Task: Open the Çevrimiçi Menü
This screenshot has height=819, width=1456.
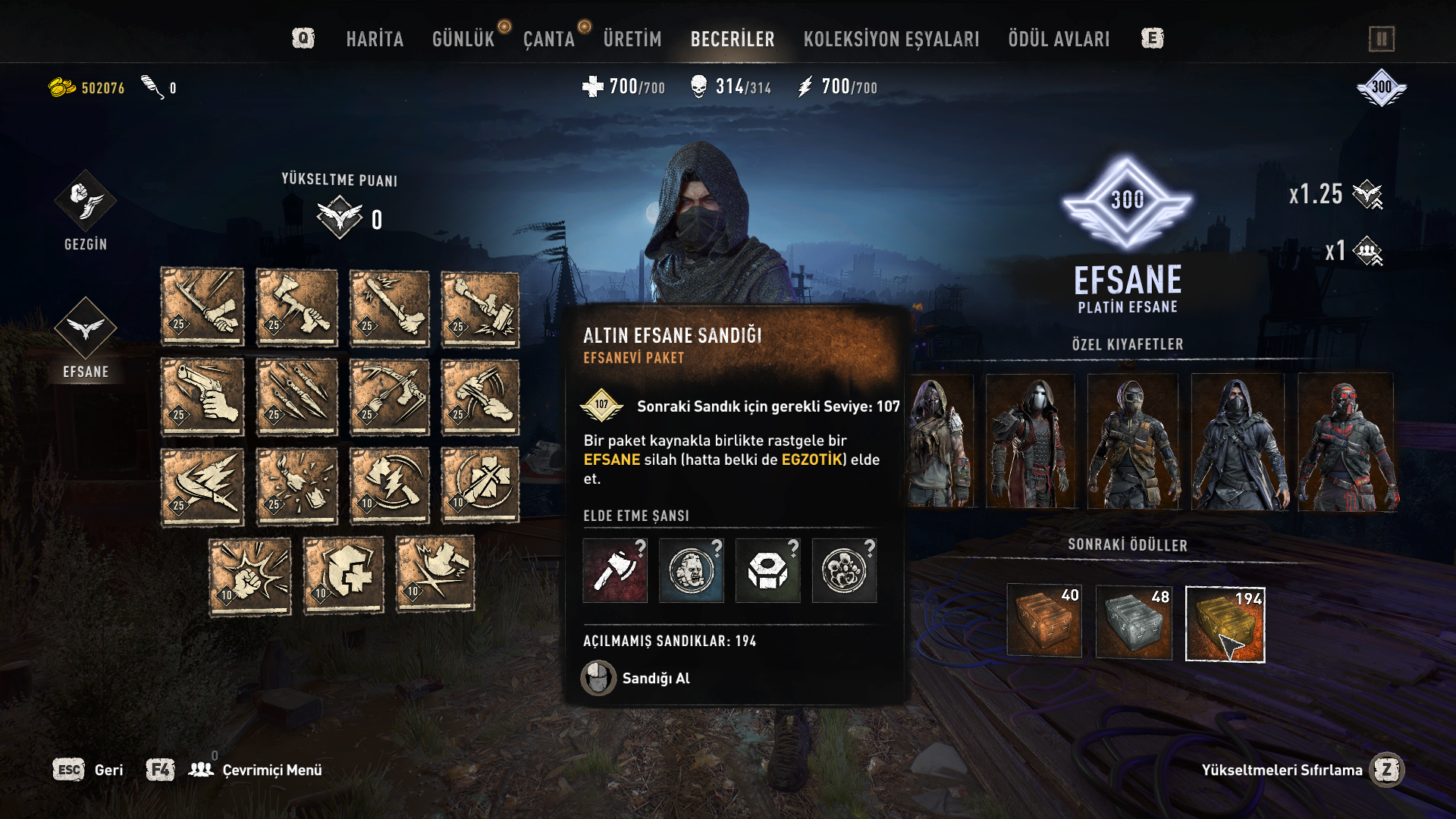Action: [x=271, y=770]
